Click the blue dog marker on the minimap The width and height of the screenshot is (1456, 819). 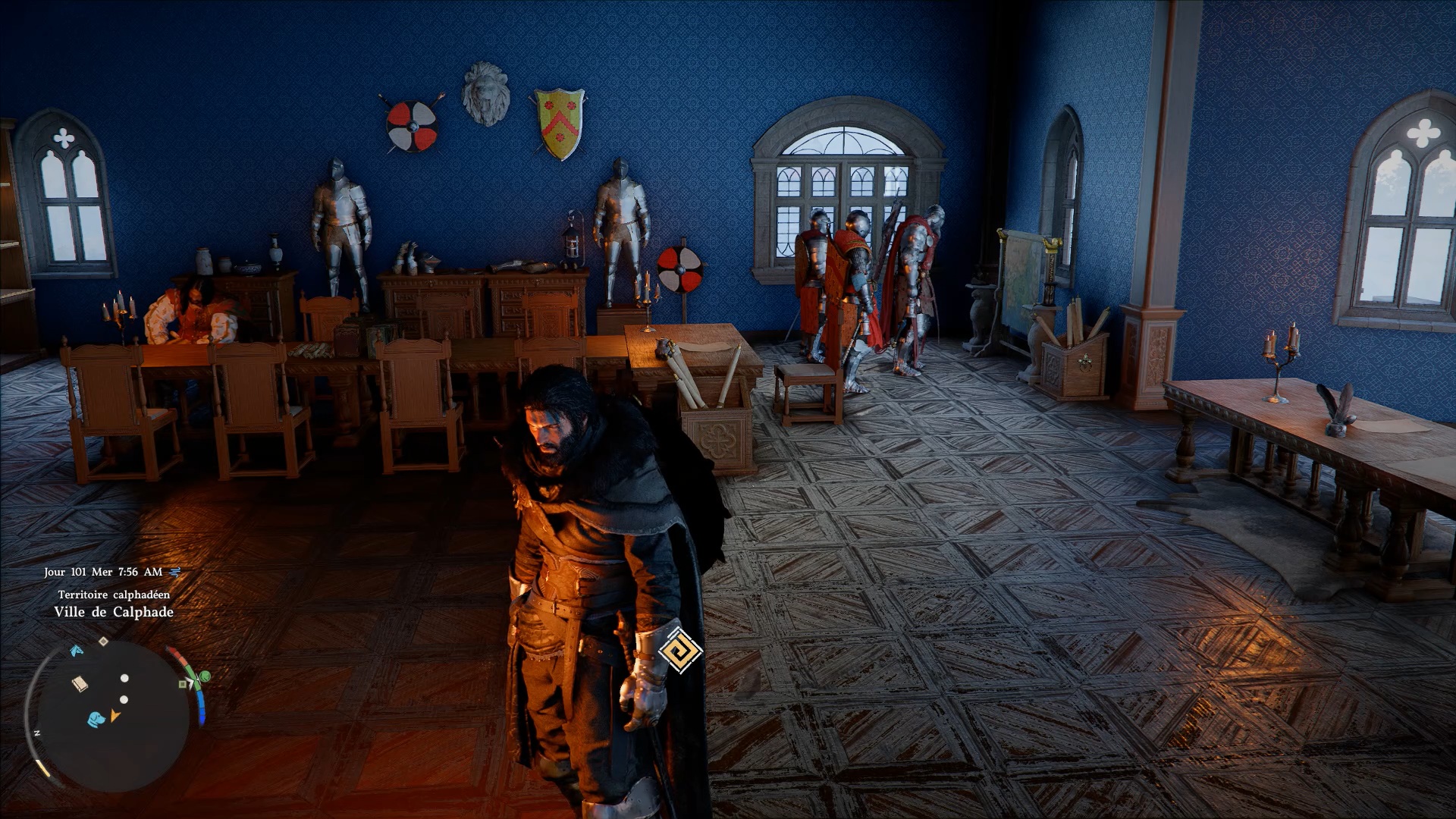[x=96, y=719]
